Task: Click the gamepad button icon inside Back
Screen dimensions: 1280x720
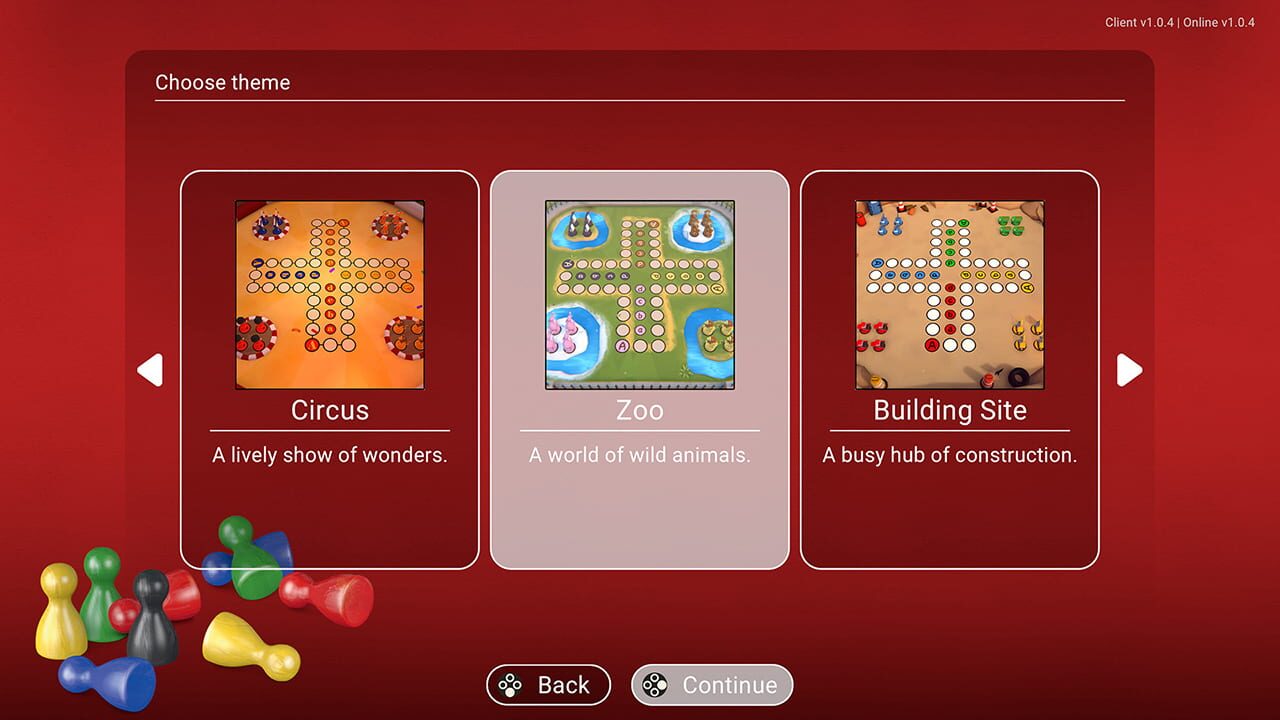Action: 512,685
